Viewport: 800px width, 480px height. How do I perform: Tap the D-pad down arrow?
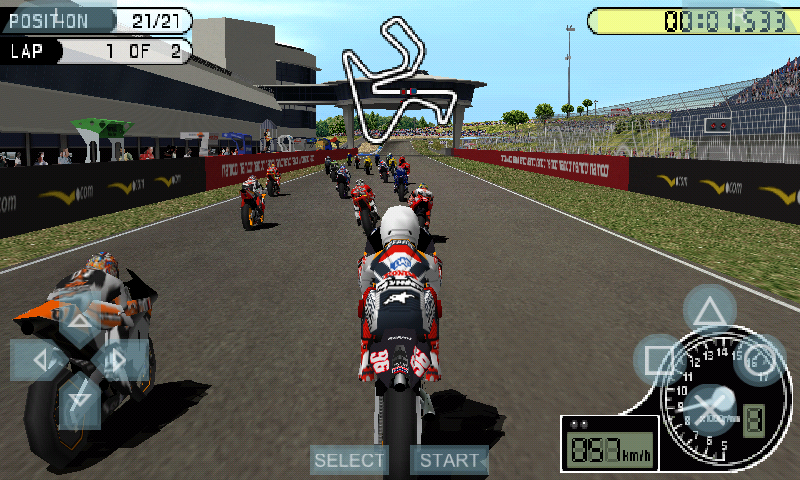pos(79,400)
